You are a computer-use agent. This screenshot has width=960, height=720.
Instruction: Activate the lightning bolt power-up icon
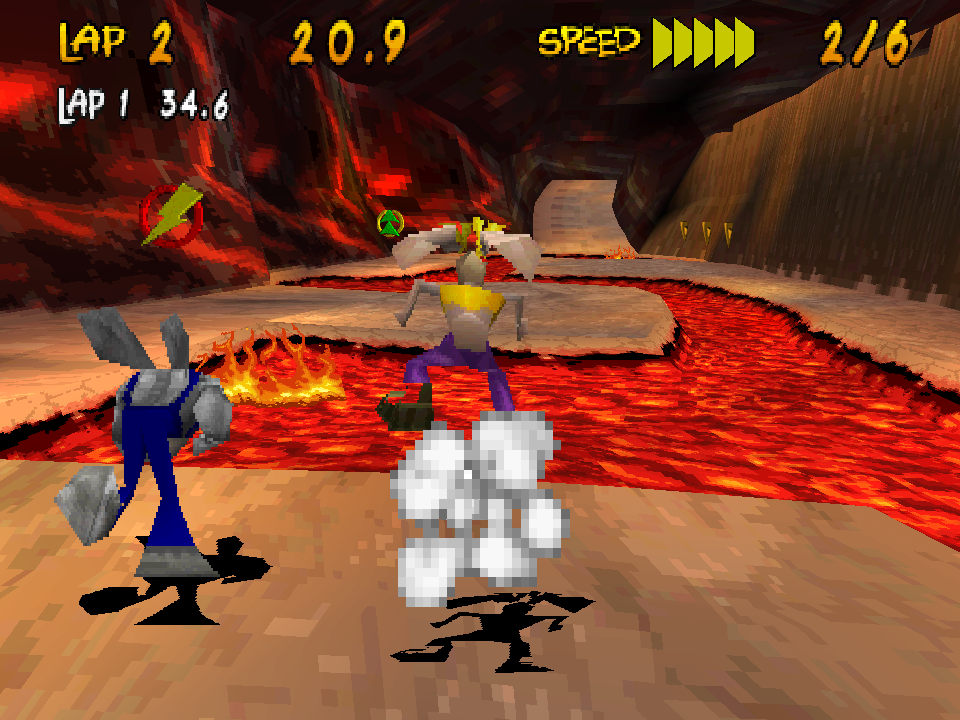[x=171, y=214]
